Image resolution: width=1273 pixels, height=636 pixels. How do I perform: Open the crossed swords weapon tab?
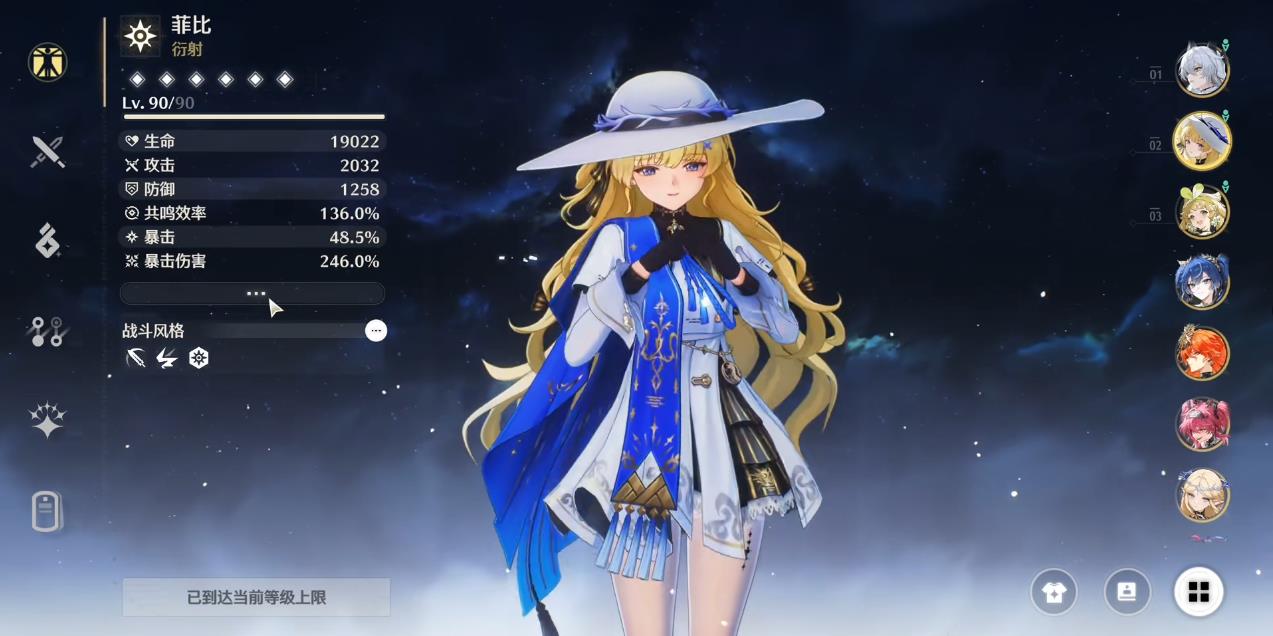tap(47, 152)
